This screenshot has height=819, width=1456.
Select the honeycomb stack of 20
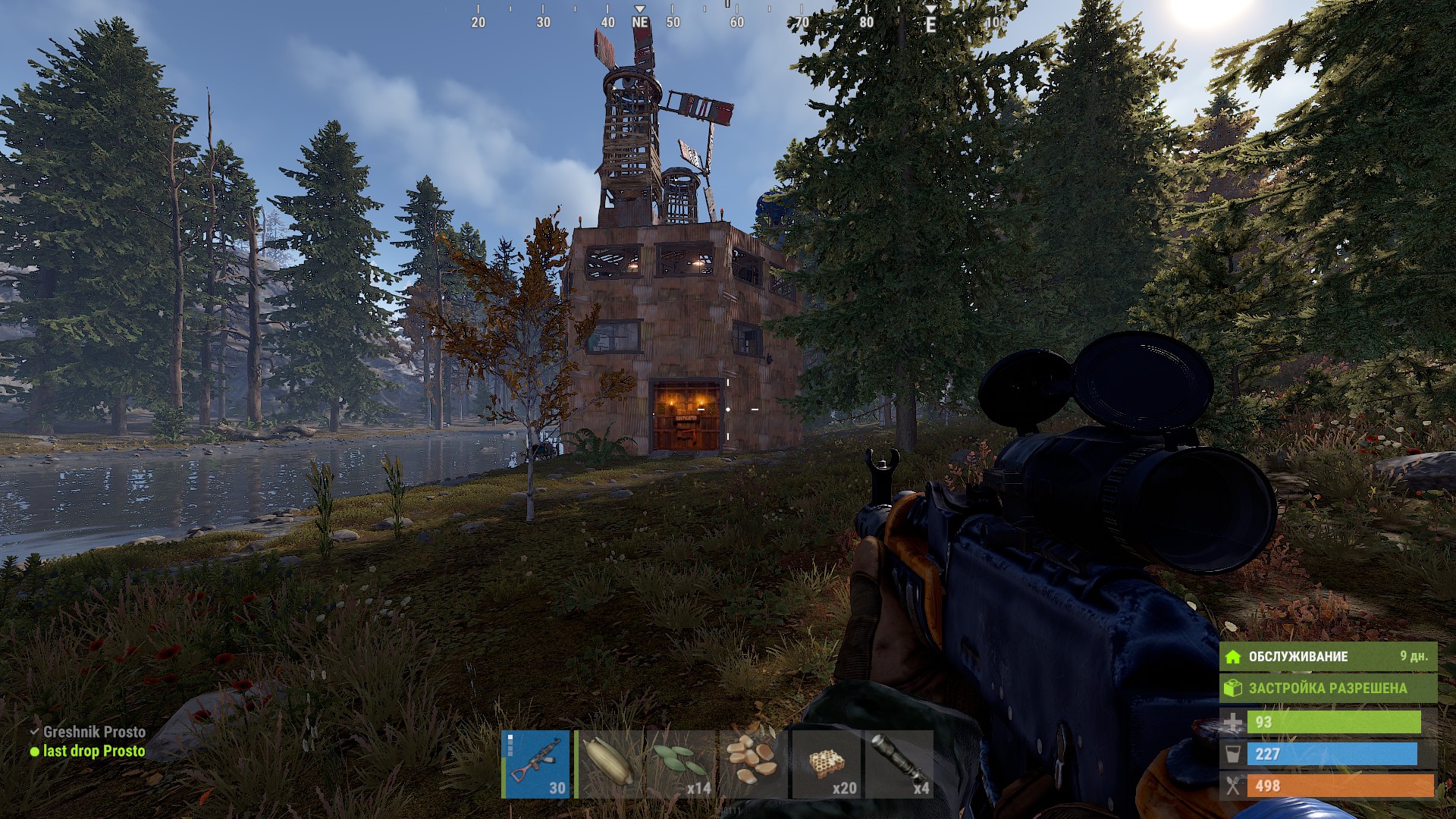[824, 764]
